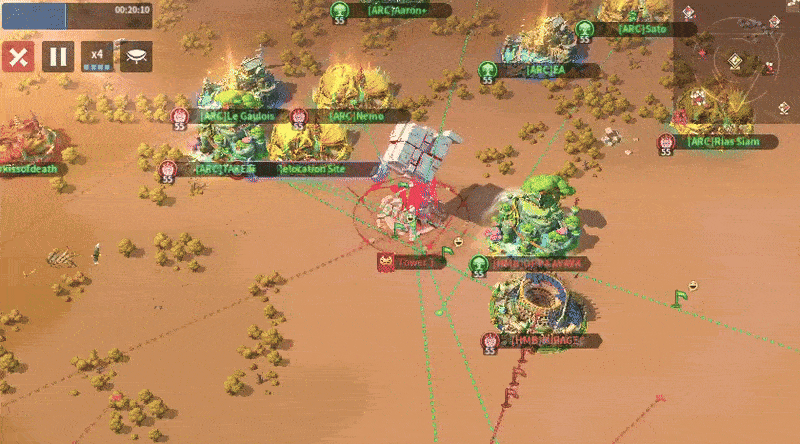
Task: Toggle the camera view button
Action: tap(135, 56)
